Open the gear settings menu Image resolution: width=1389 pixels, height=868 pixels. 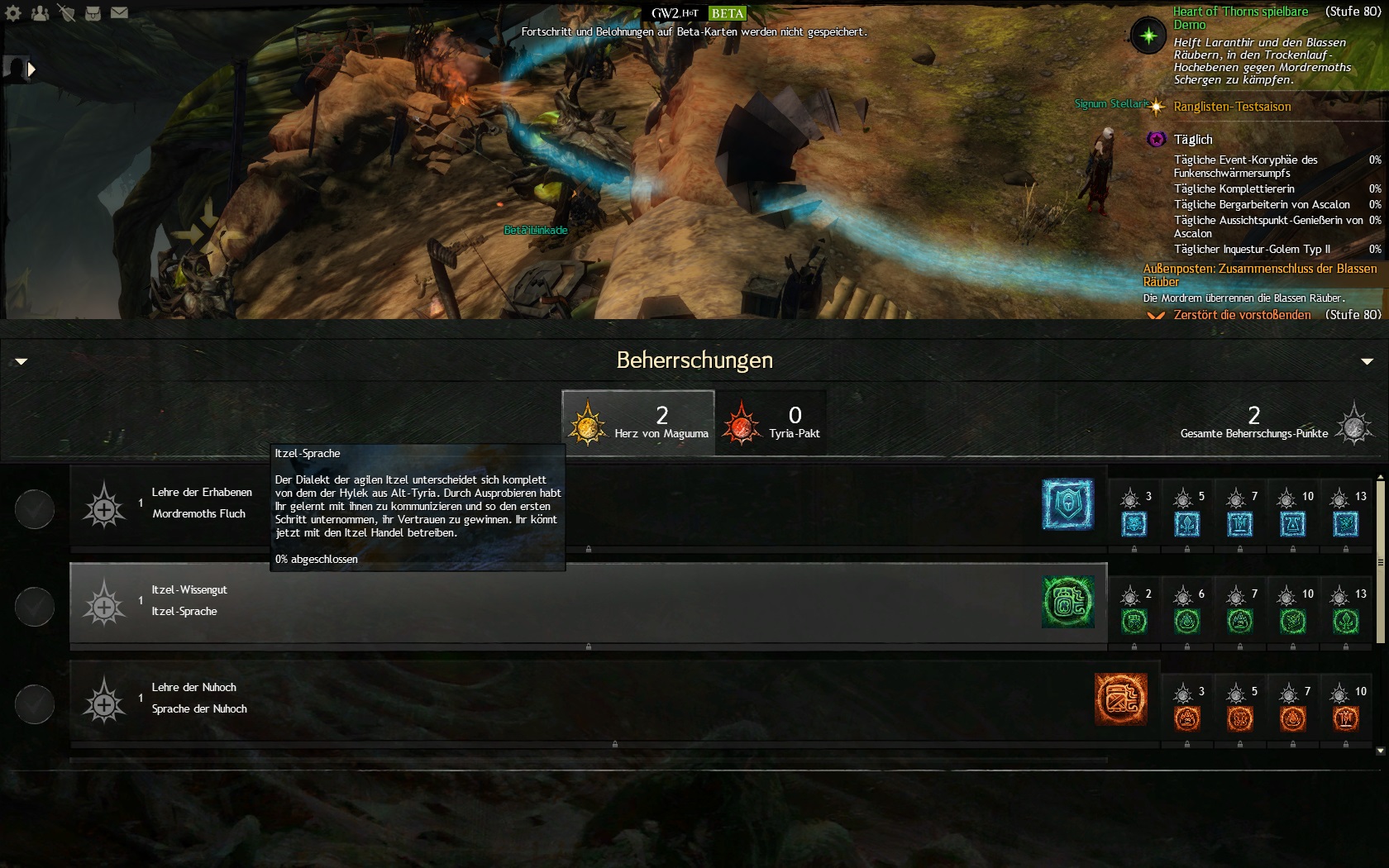(x=13, y=13)
